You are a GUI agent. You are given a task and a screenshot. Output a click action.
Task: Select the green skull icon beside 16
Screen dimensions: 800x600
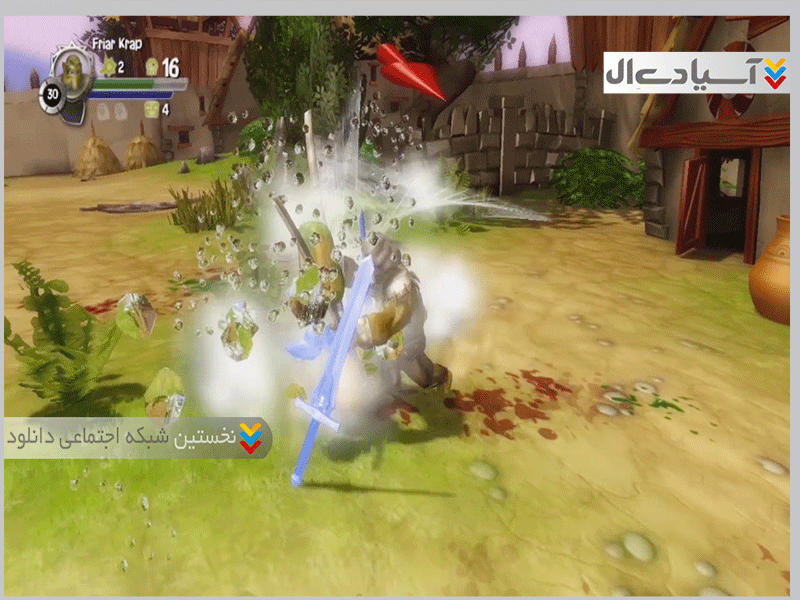152,67
